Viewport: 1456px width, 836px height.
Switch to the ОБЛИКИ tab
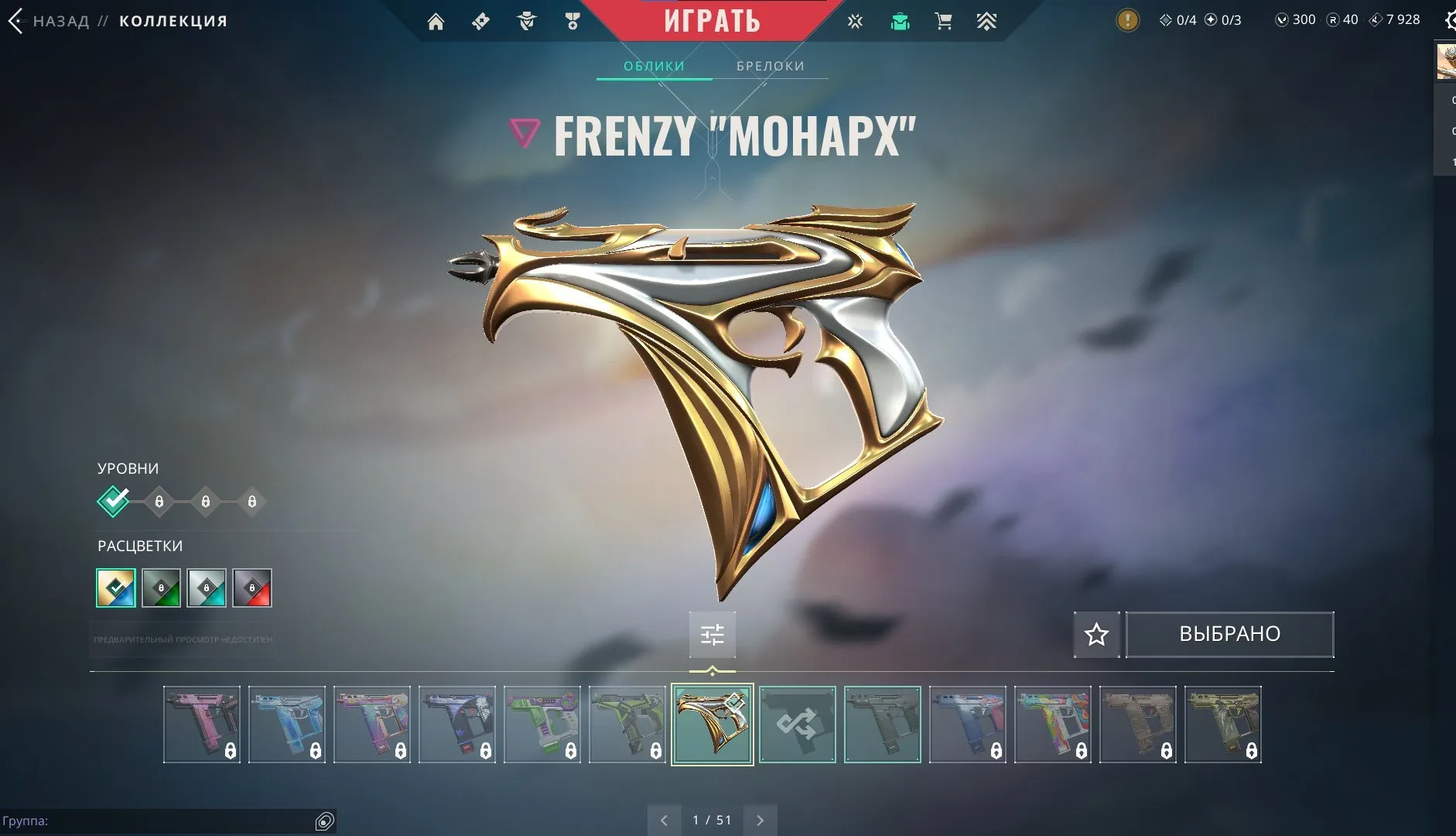tap(654, 66)
